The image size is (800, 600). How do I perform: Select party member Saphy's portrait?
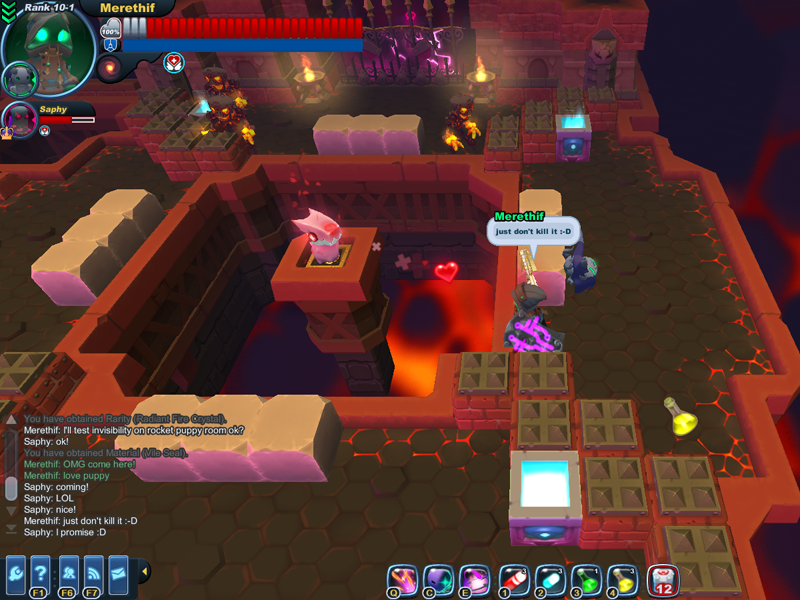click(20, 118)
